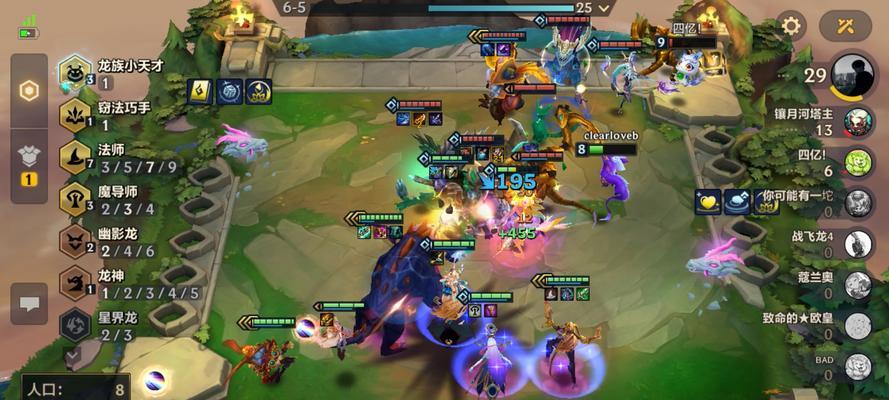Scout player 四亿! from the list
This screenshot has width=889, height=400.
[857, 162]
